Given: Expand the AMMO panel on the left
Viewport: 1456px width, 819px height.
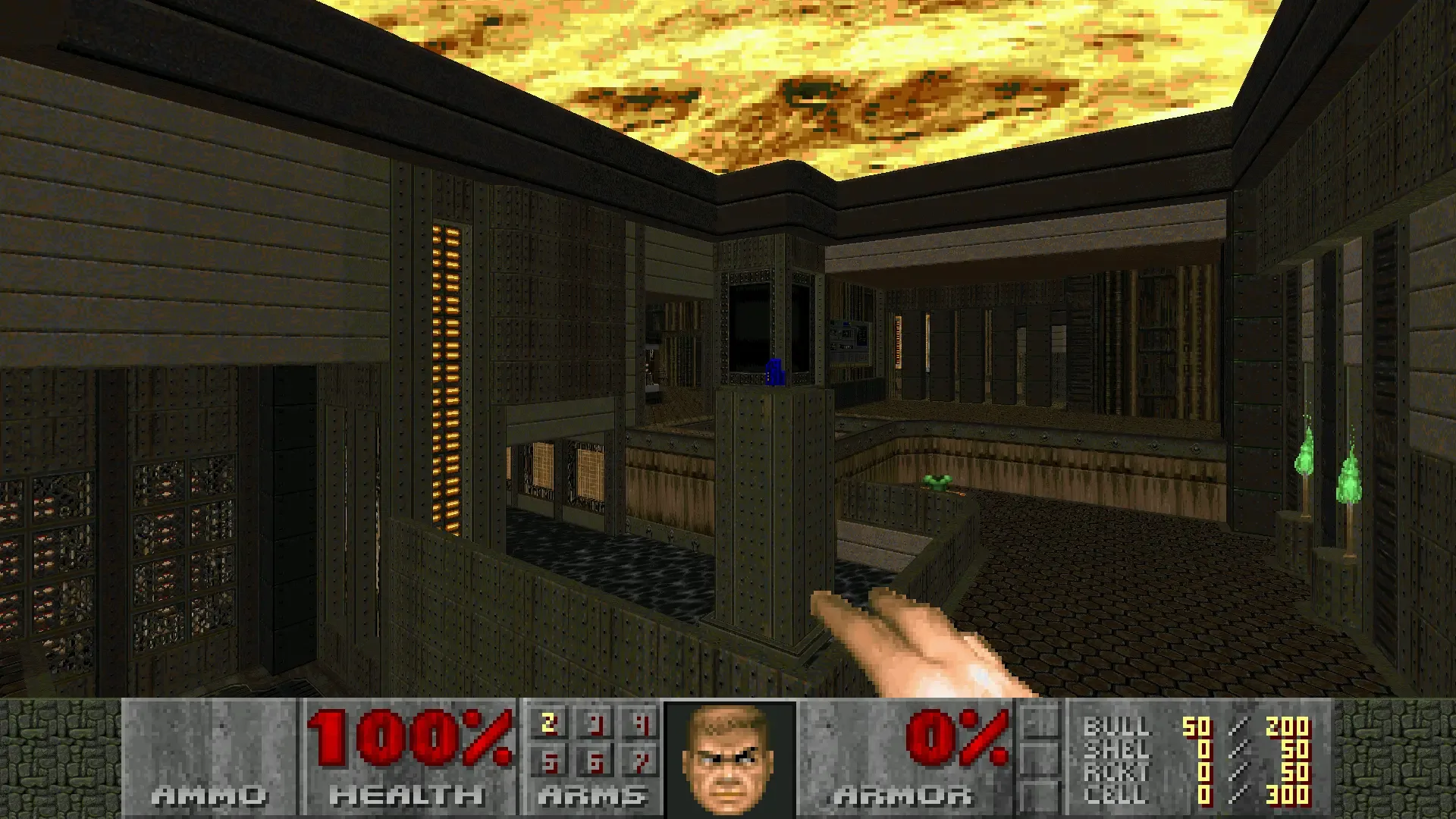Looking at the screenshot, I should coord(209,796).
